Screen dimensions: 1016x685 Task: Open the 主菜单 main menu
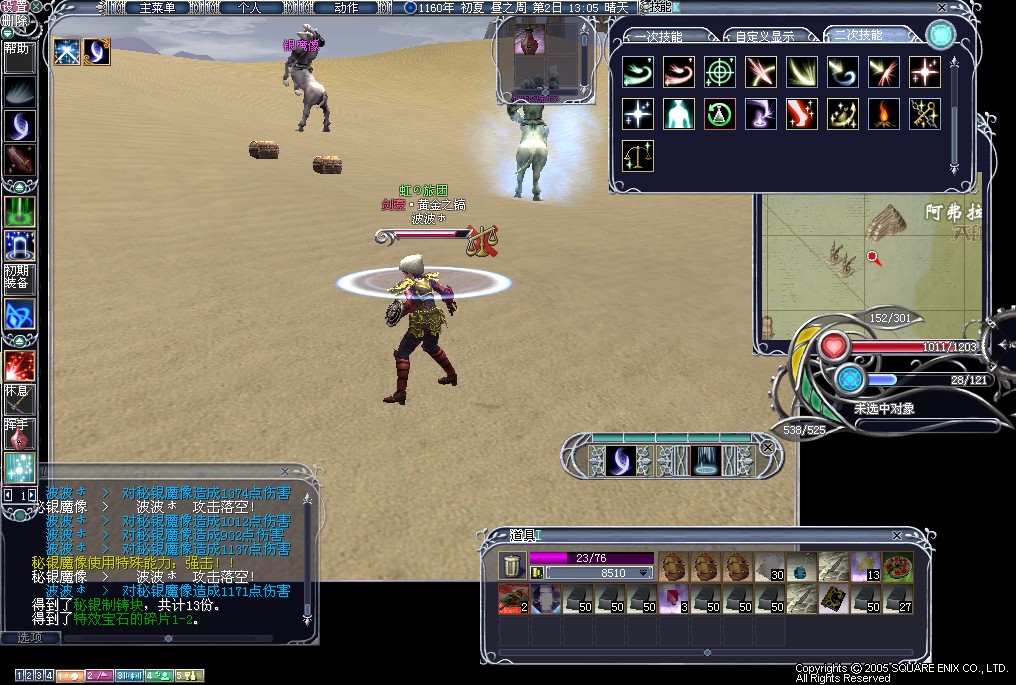pyautogui.click(x=157, y=8)
